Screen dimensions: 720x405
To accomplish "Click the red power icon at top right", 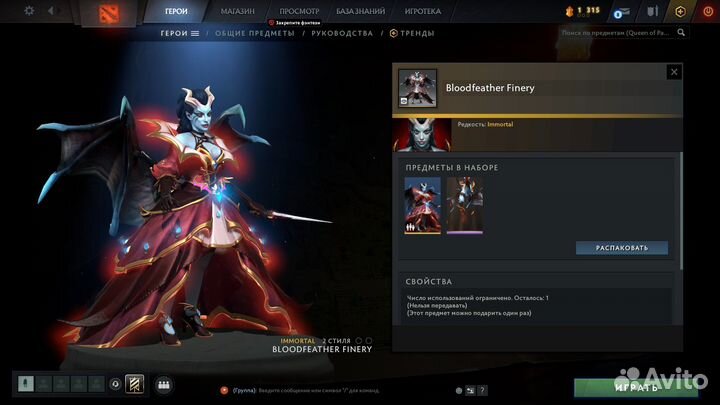I will tap(707, 11).
